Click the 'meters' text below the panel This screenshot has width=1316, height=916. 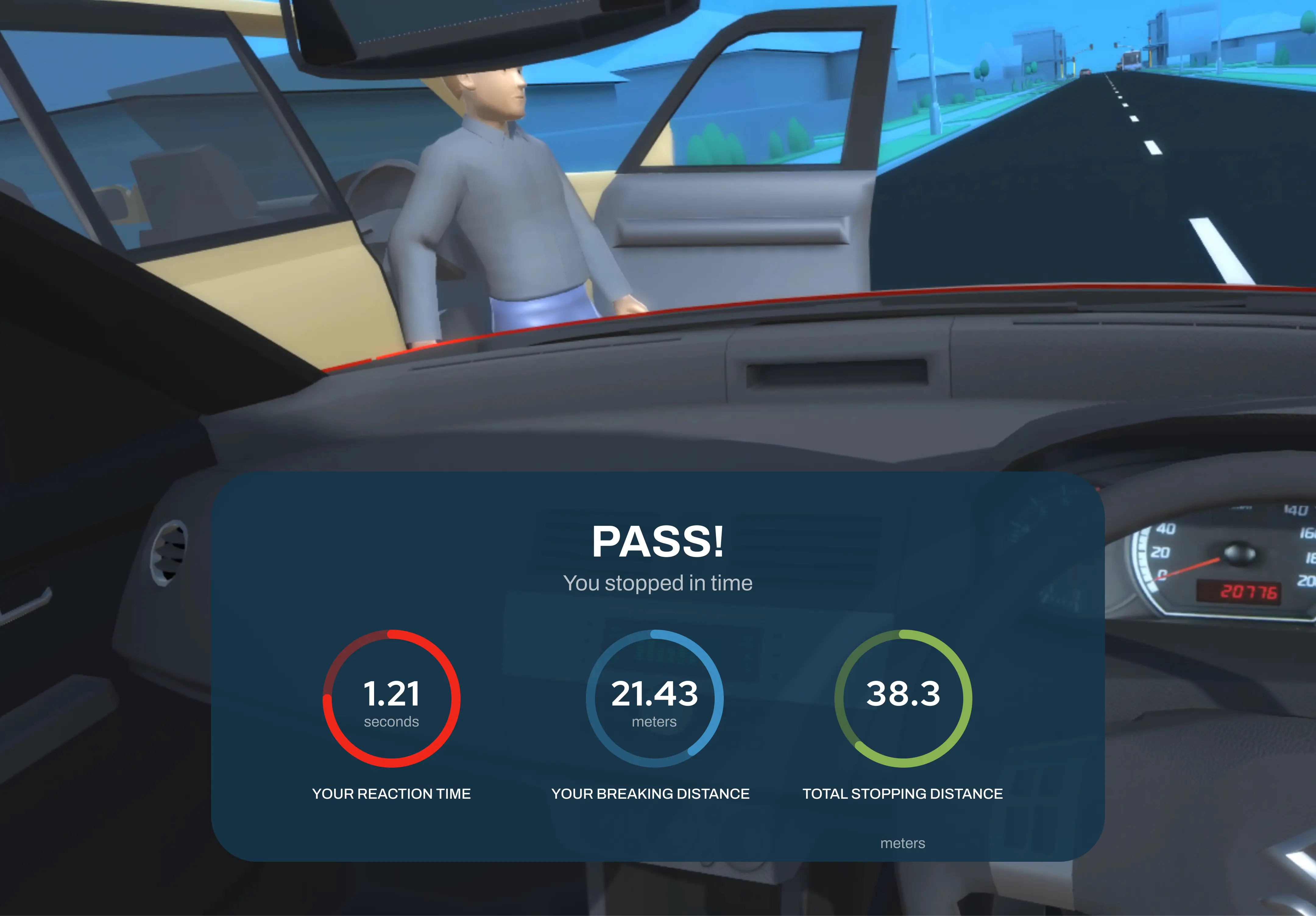pyautogui.click(x=903, y=843)
